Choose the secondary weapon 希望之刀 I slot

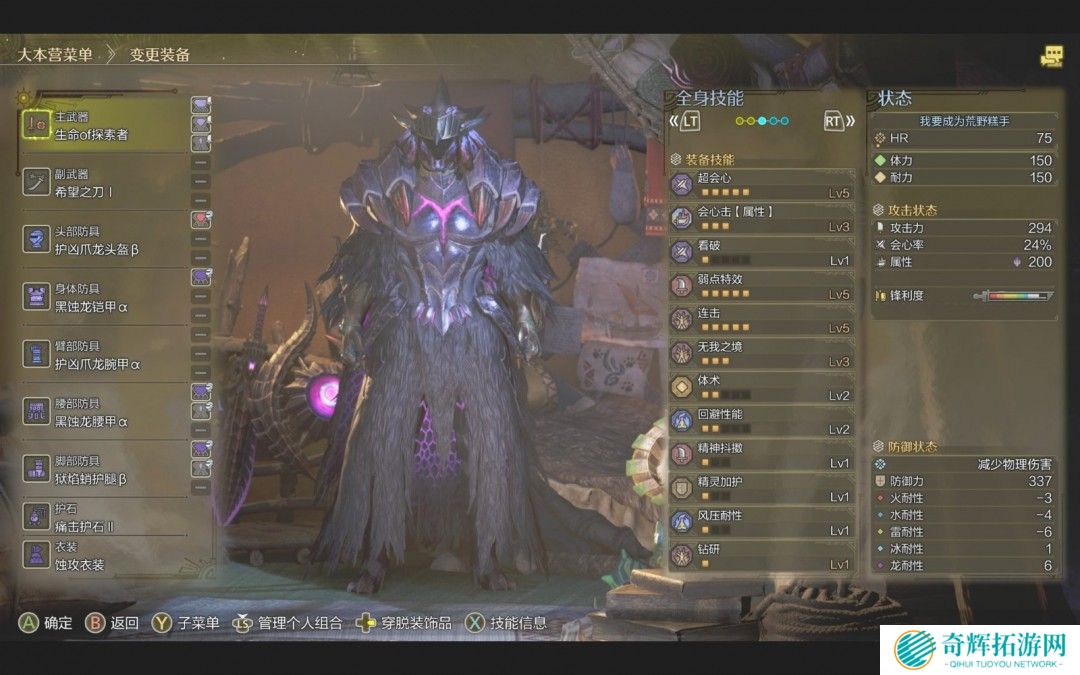click(x=100, y=183)
